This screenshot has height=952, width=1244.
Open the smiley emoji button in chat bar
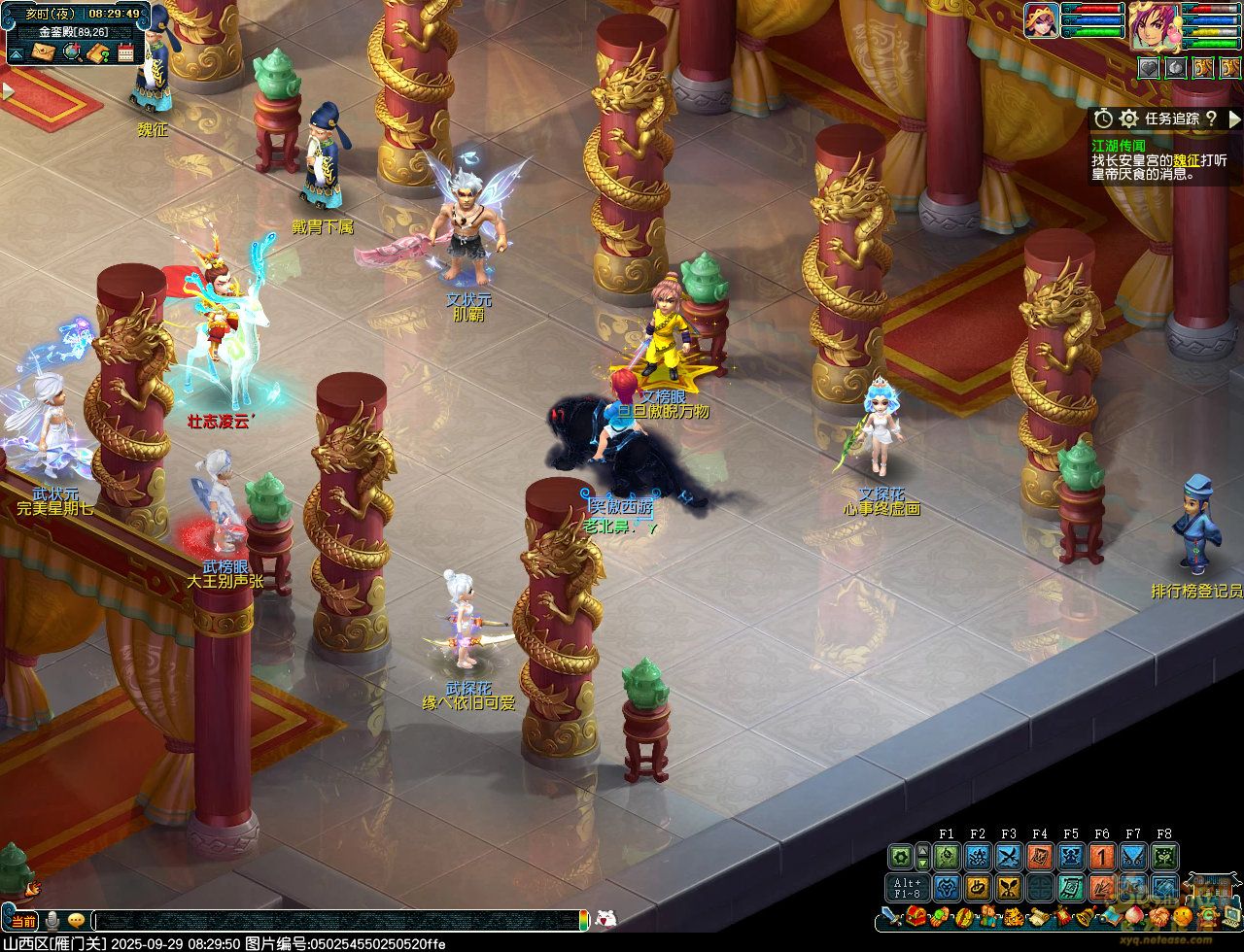pos(76,920)
